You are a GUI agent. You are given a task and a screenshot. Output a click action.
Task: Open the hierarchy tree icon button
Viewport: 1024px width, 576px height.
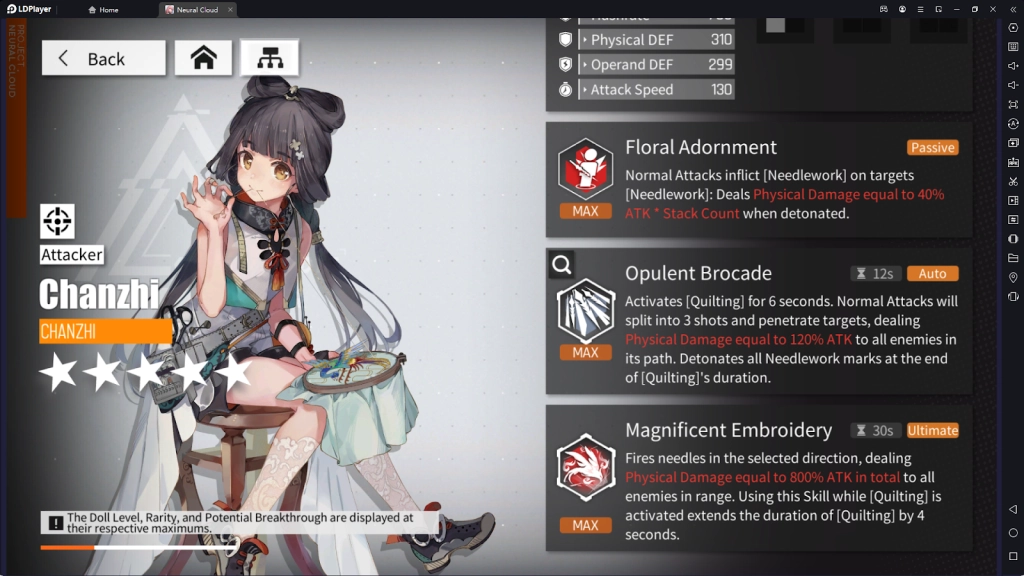(269, 58)
